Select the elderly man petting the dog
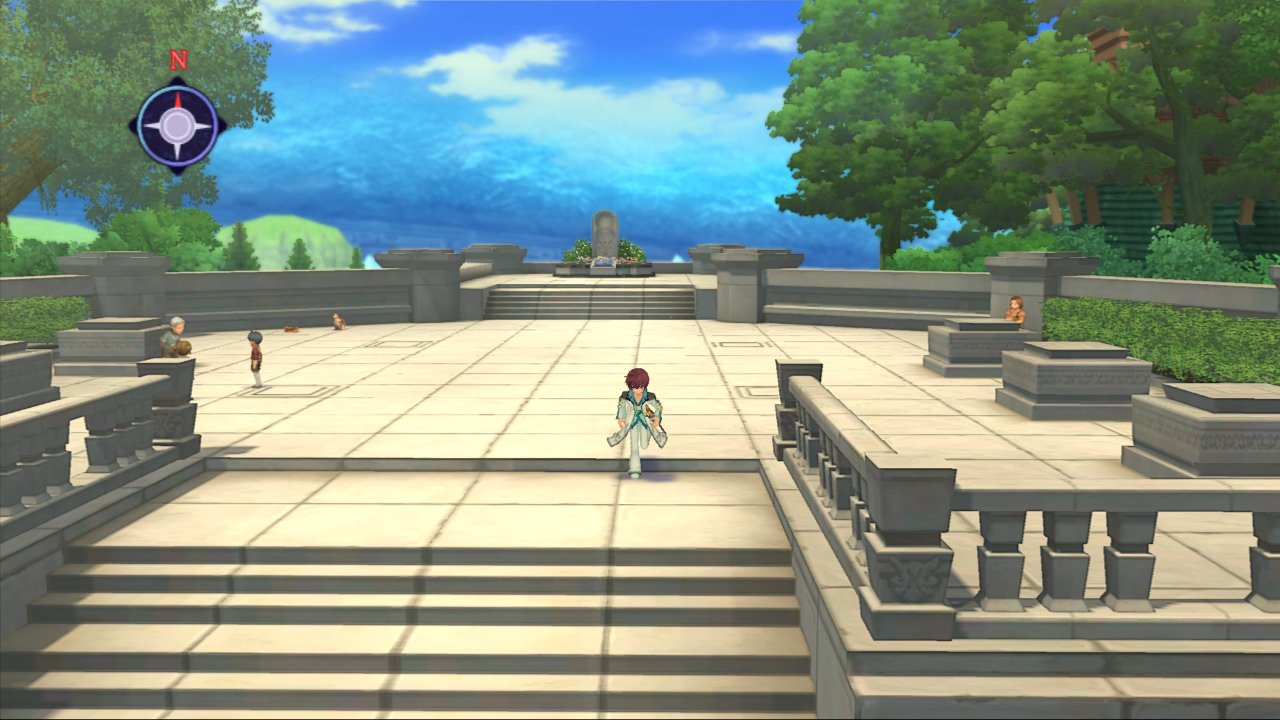1280x720 pixels. 174,330
